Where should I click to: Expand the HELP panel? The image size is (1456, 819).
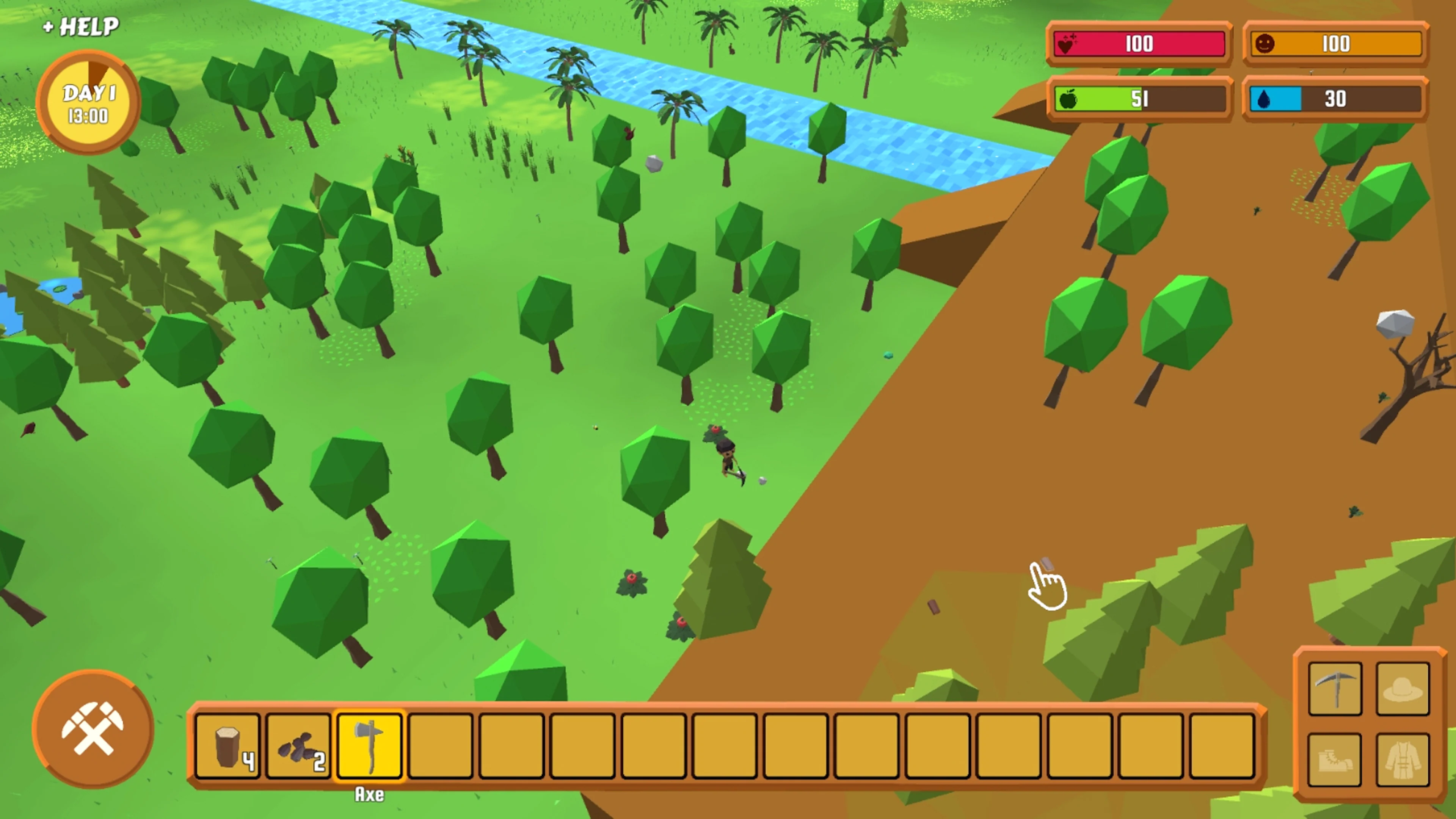click(x=81, y=27)
